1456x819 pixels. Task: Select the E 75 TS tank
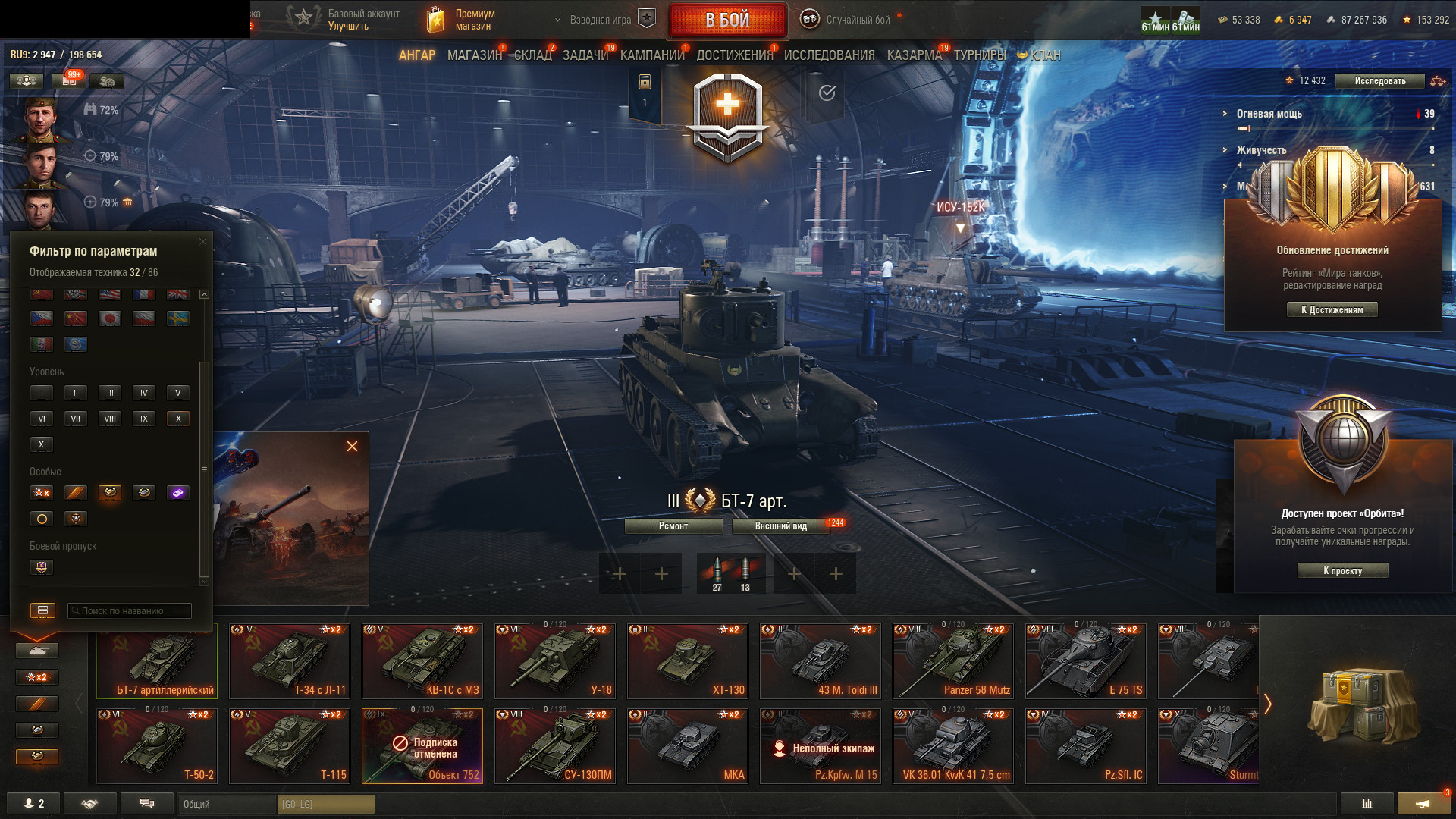(x=1086, y=661)
